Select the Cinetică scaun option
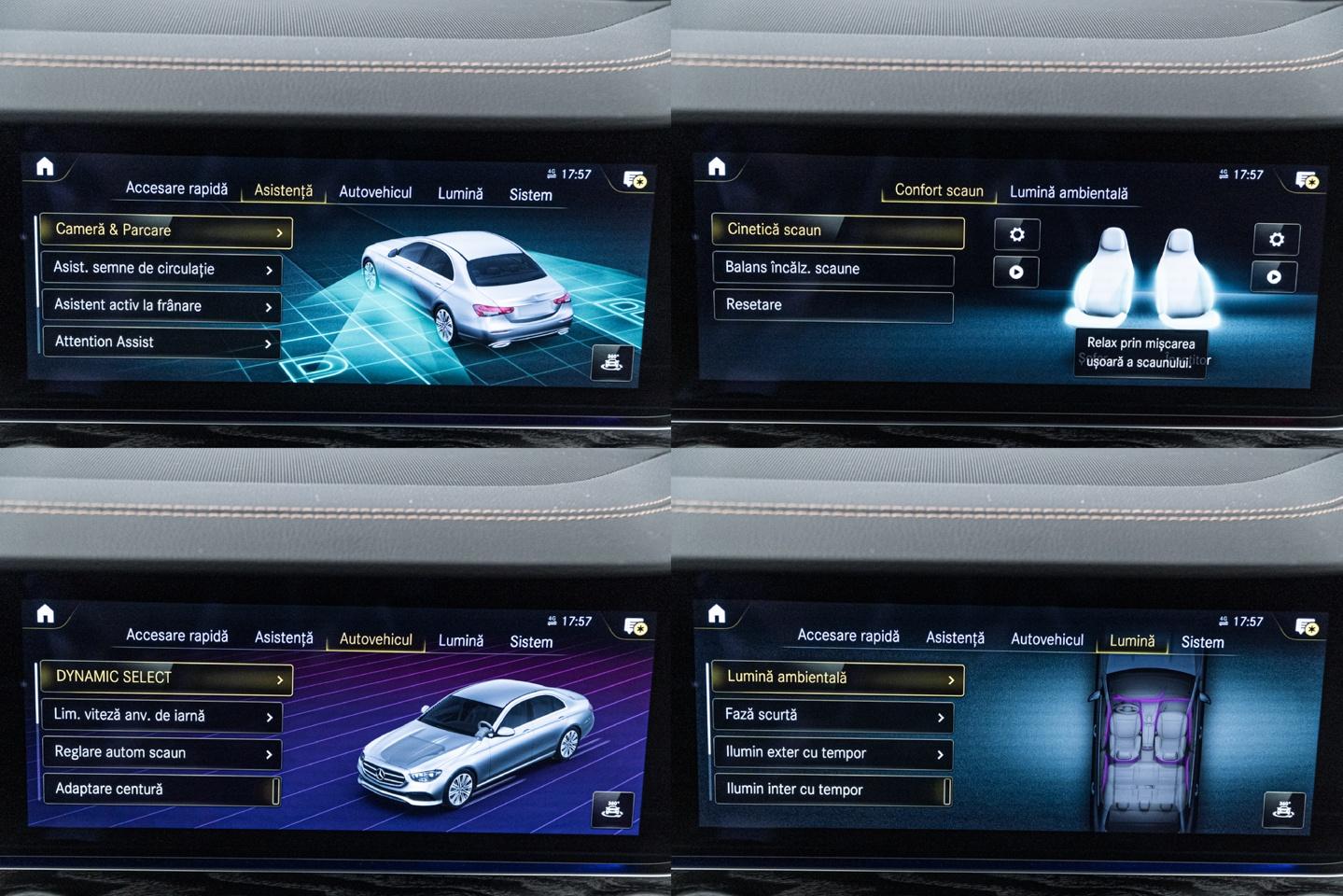The height and width of the screenshot is (896, 1343). point(836,231)
